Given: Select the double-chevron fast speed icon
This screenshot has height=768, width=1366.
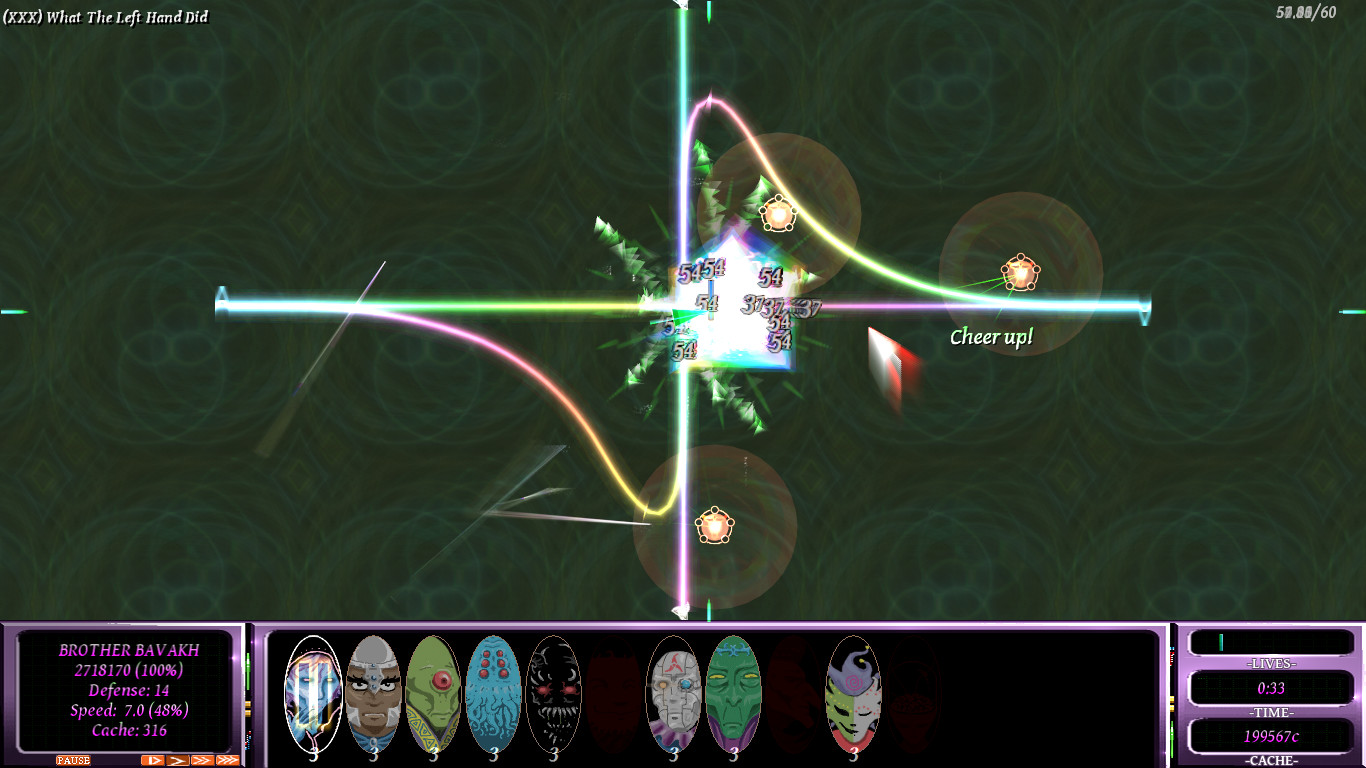Looking at the screenshot, I should (201, 759).
